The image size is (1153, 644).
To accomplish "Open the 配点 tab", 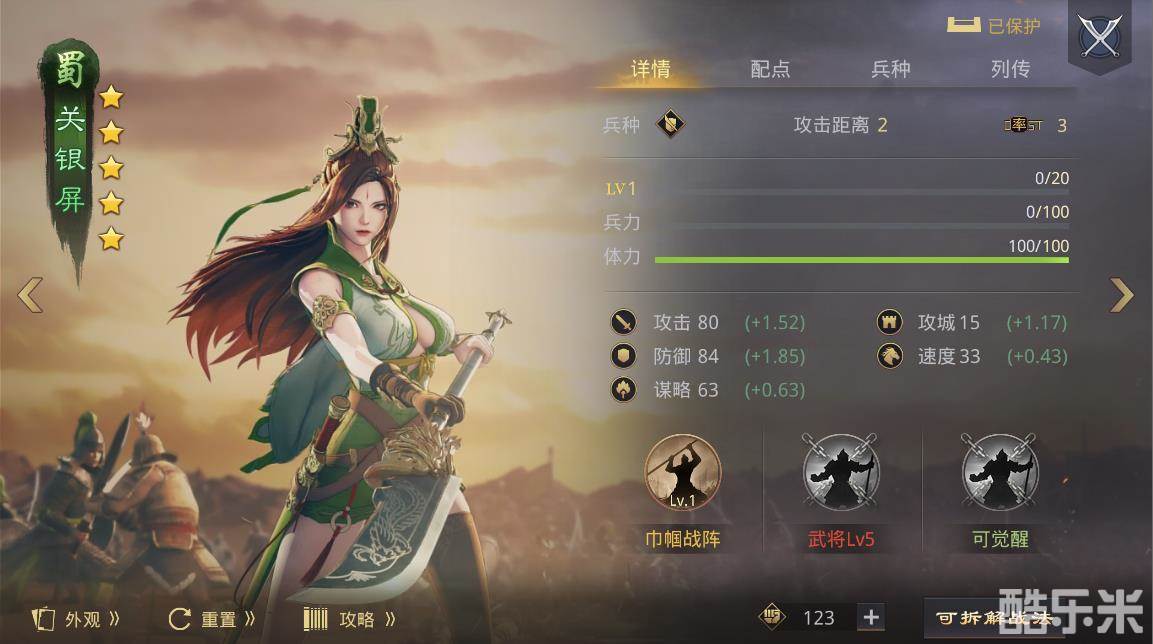I will pyautogui.click(x=770, y=69).
